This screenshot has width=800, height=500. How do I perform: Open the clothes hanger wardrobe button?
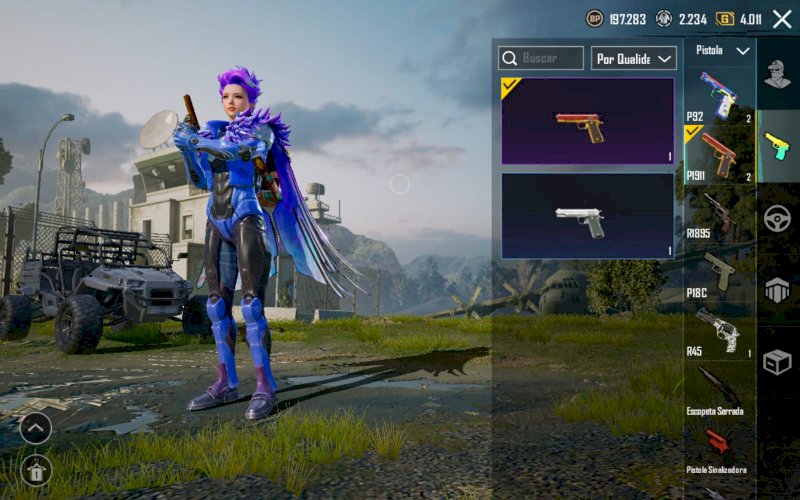click(35, 470)
